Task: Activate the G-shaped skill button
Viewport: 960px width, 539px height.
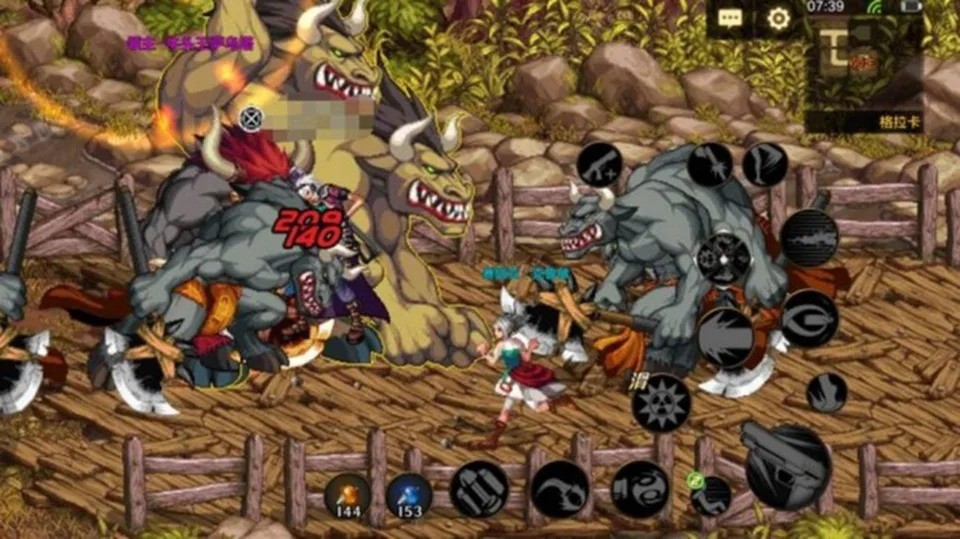Action: coord(809,318)
